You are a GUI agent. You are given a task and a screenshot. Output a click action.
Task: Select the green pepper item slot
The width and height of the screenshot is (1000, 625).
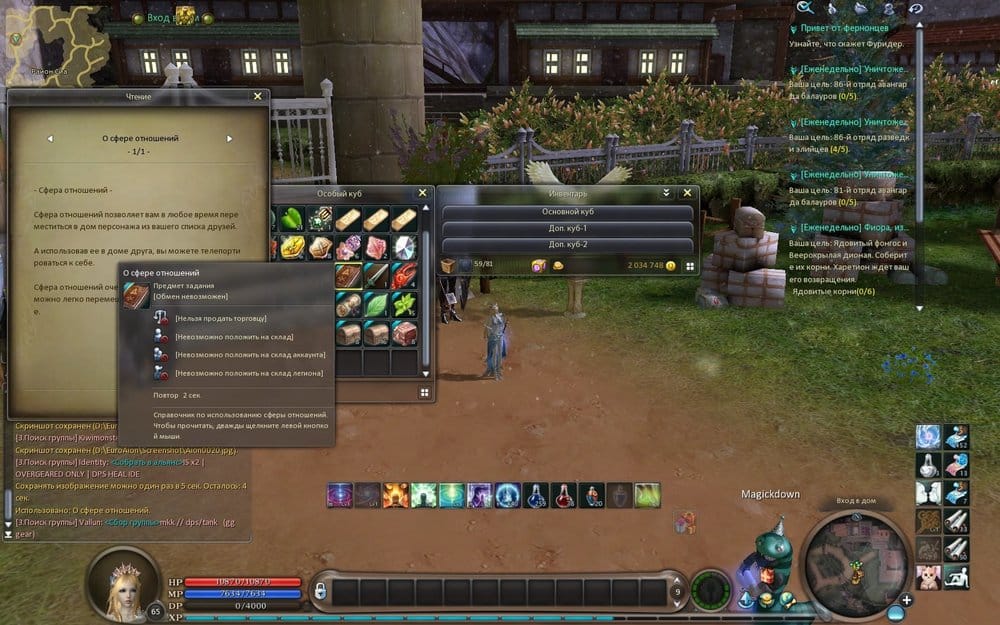point(292,217)
